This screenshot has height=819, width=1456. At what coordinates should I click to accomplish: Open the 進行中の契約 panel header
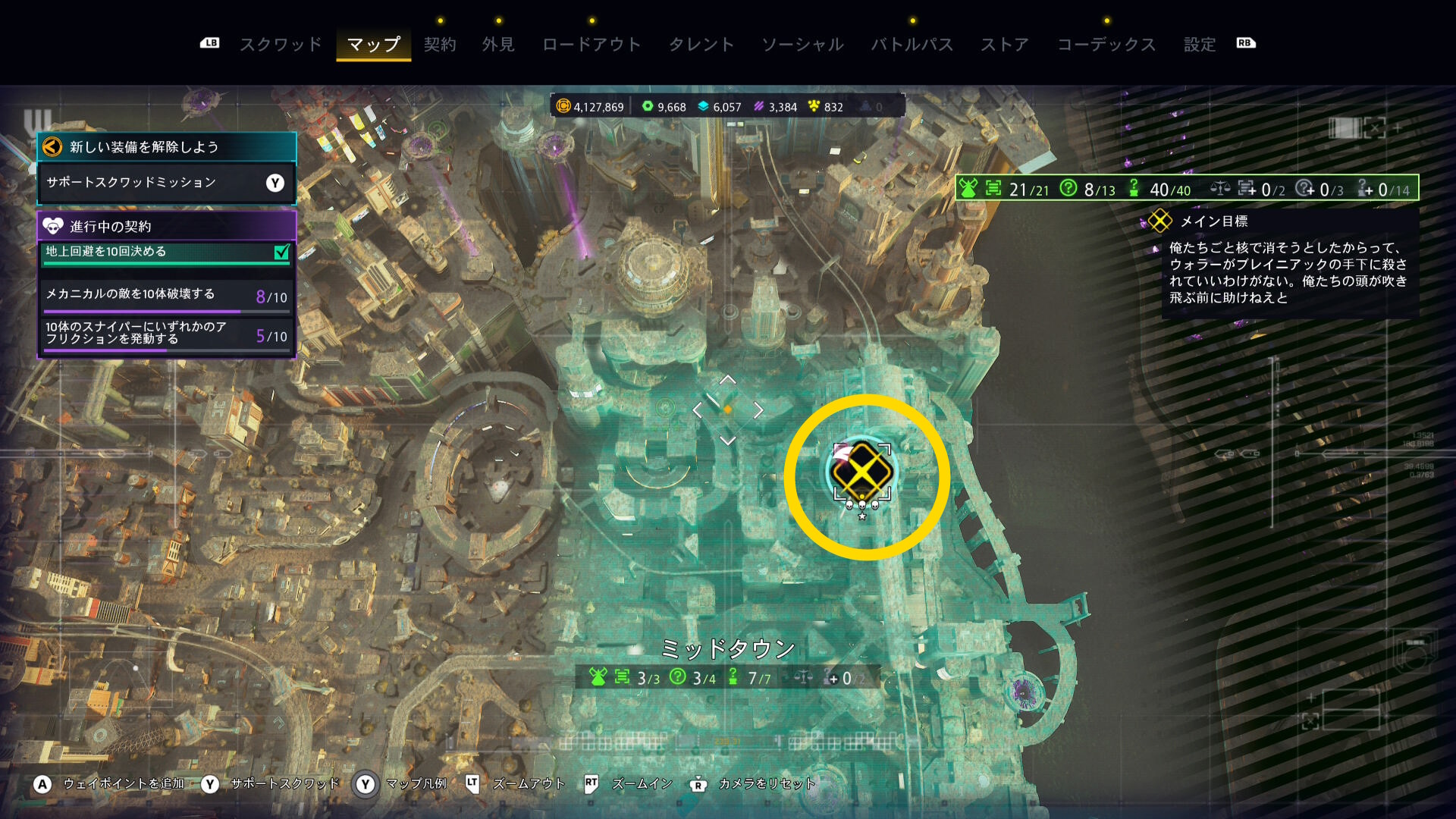click(x=166, y=226)
